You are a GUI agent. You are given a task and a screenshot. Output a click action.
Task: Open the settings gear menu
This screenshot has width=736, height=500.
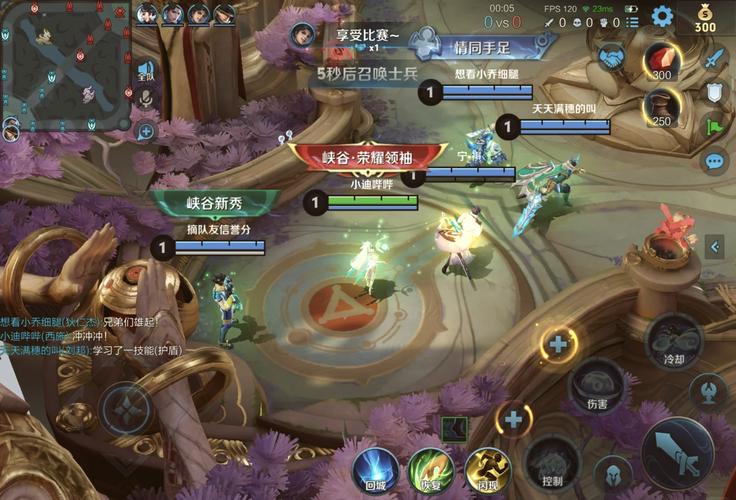[662, 16]
